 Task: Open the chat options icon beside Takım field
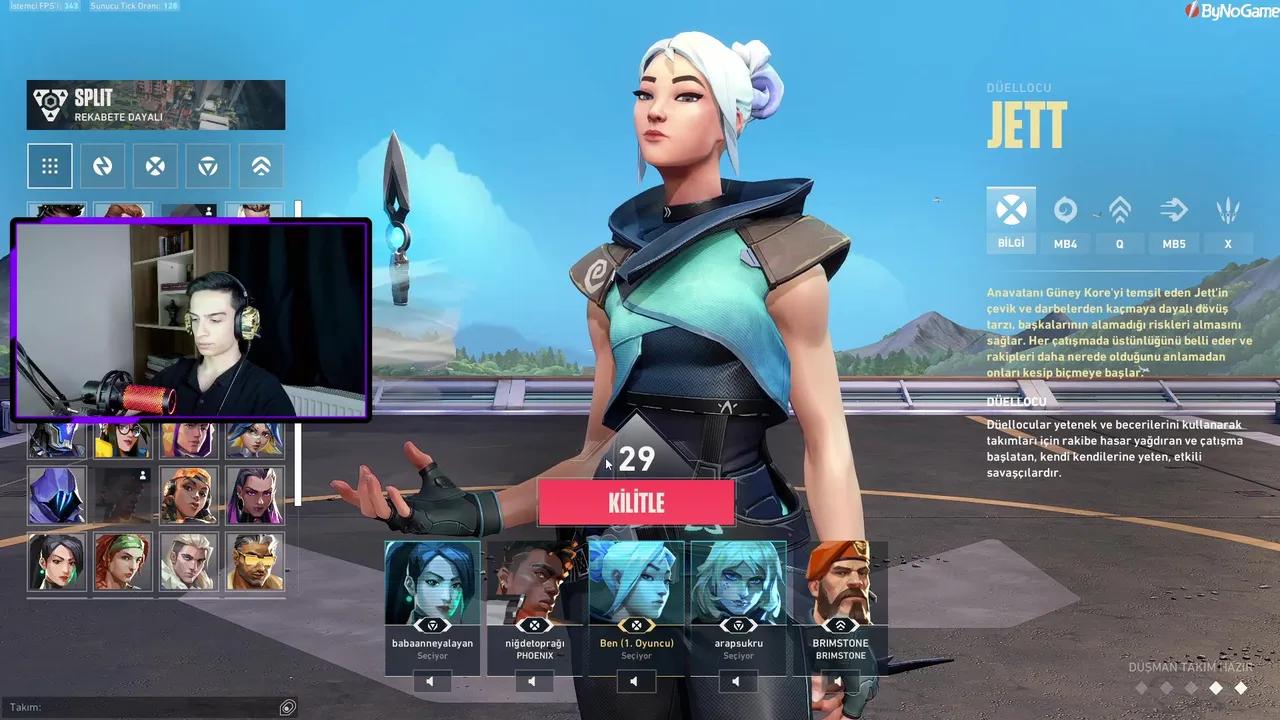[287, 707]
